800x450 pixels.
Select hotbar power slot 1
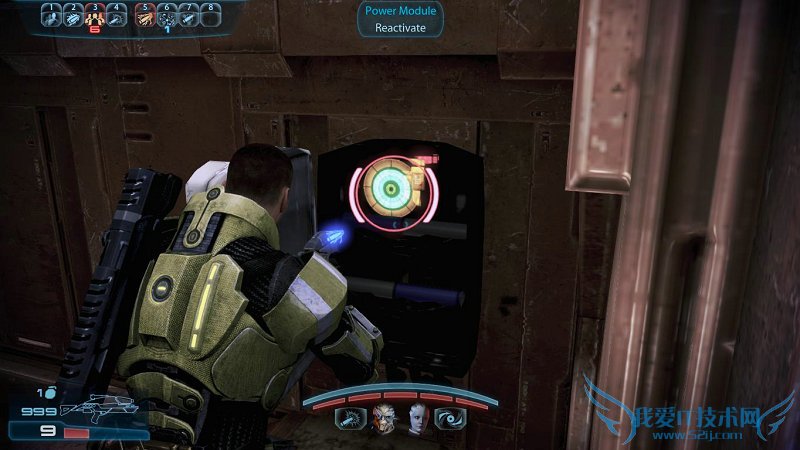point(51,17)
